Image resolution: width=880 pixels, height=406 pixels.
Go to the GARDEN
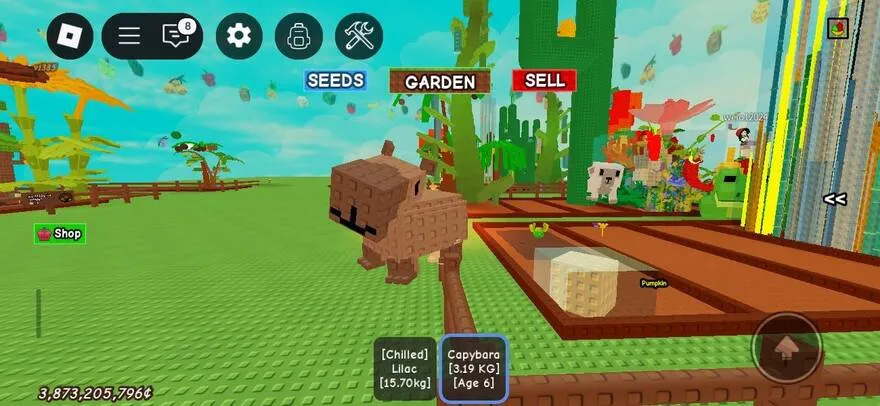(x=440, y=82)
